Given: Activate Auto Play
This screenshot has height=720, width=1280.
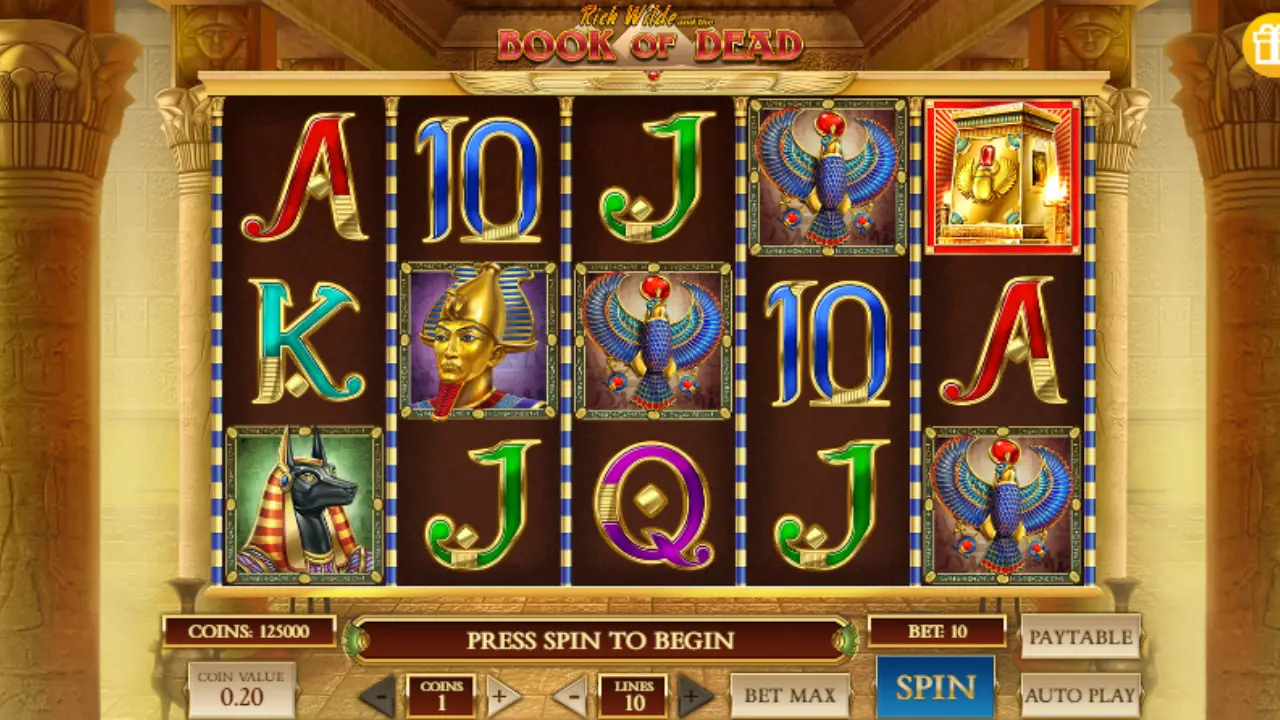Looking at the screenshot, I should tap(1080, 694).
